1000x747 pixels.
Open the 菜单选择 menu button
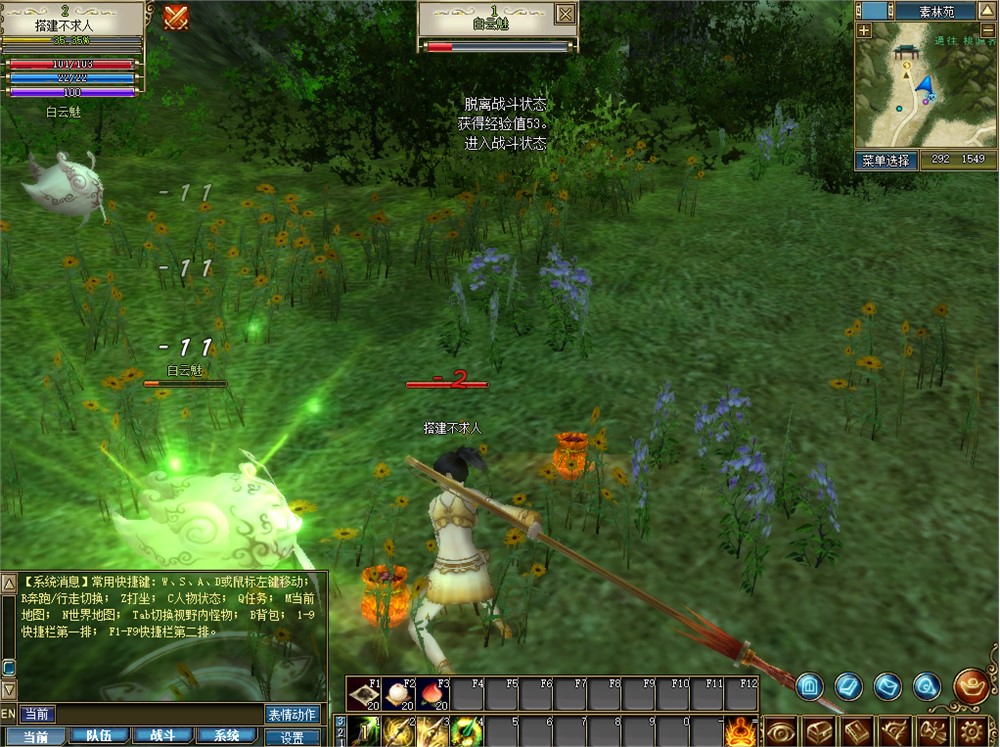[886, 159]
